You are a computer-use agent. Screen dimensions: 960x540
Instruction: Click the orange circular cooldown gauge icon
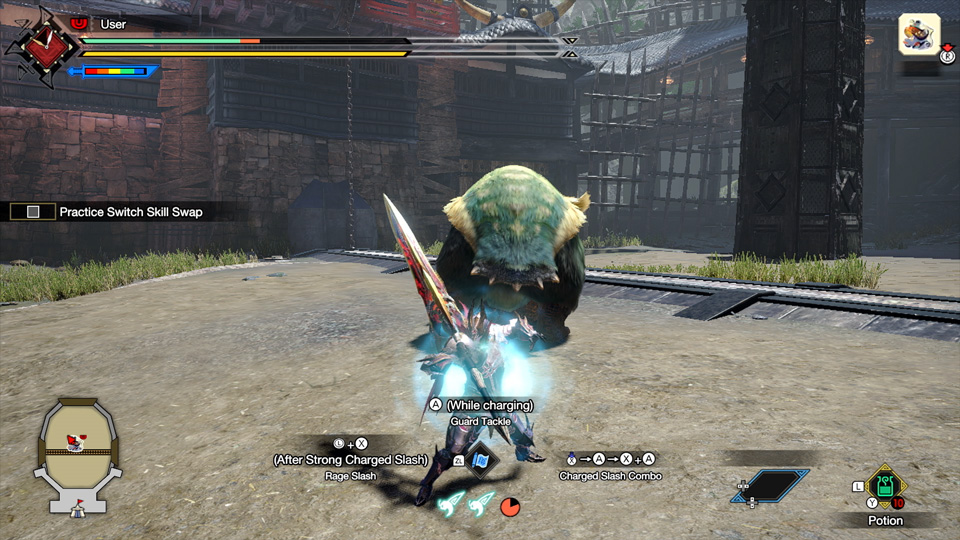510,506
